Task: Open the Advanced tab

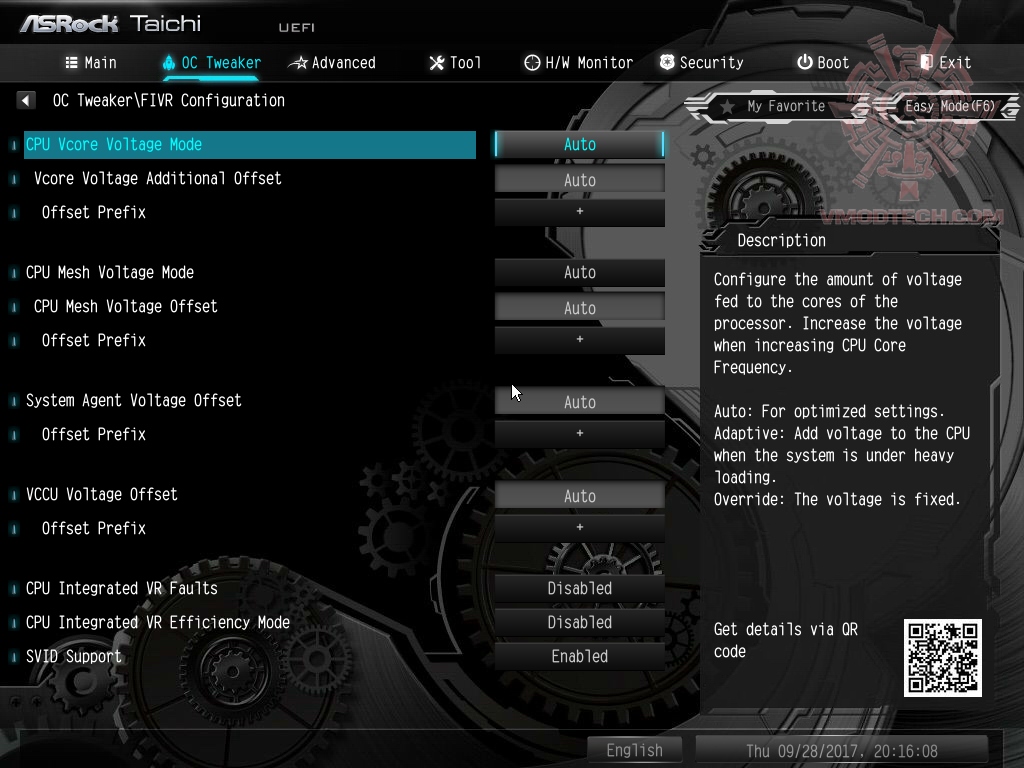Action: click(332, 62)
